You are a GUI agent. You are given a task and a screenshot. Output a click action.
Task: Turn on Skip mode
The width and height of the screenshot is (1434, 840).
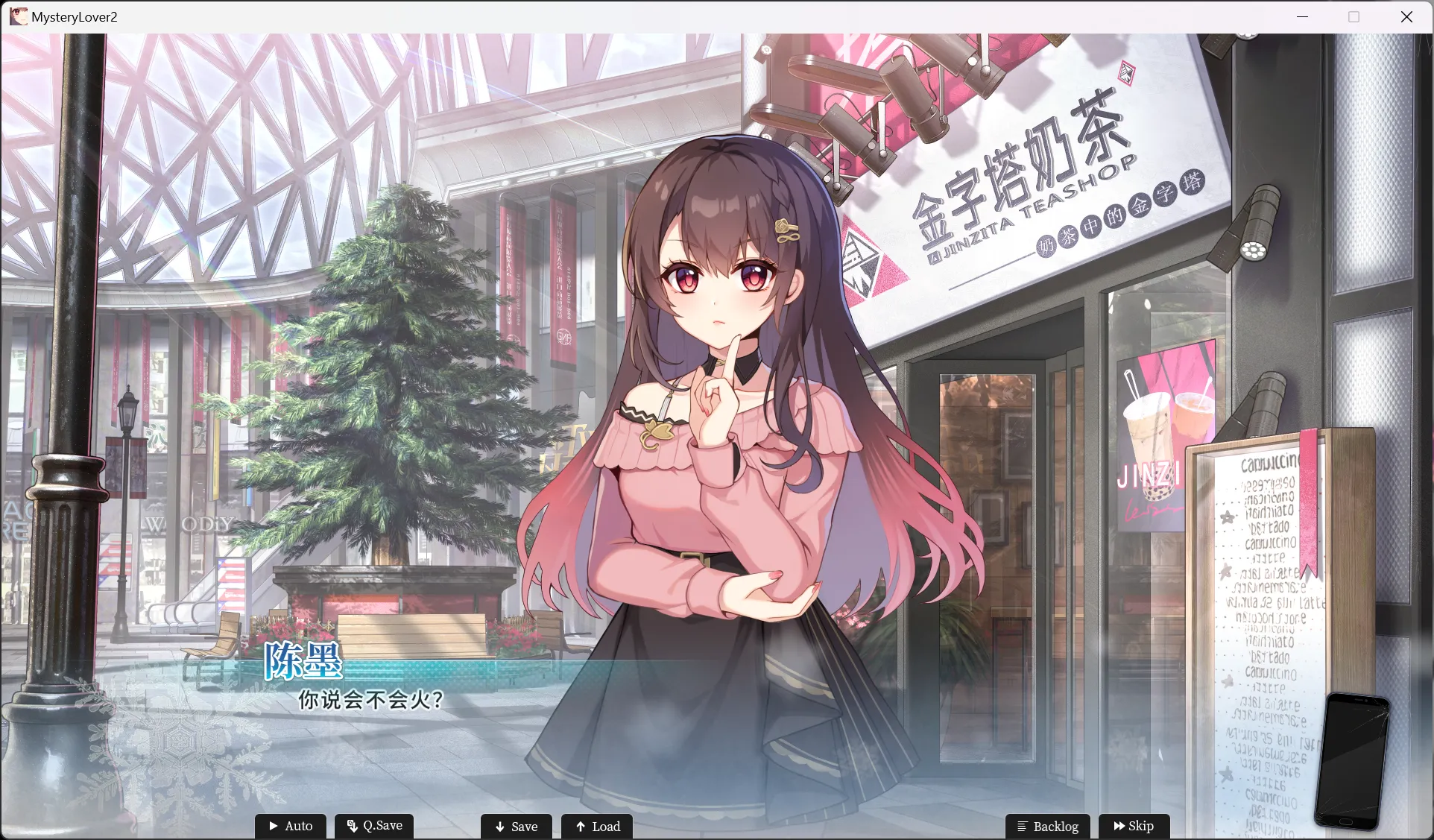[x=1134, y=826]
